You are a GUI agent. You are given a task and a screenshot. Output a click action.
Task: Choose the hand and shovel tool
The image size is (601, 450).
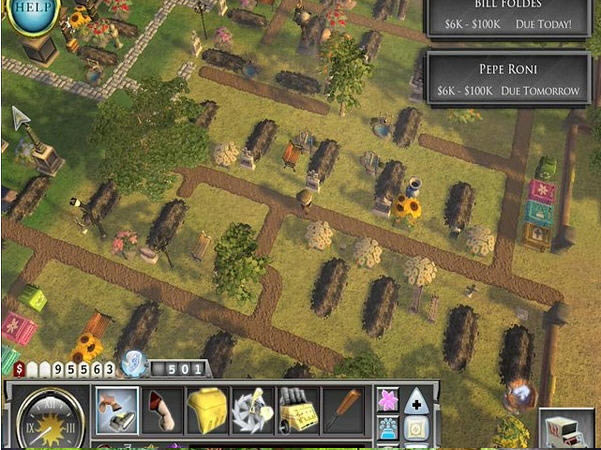[117, 410]
